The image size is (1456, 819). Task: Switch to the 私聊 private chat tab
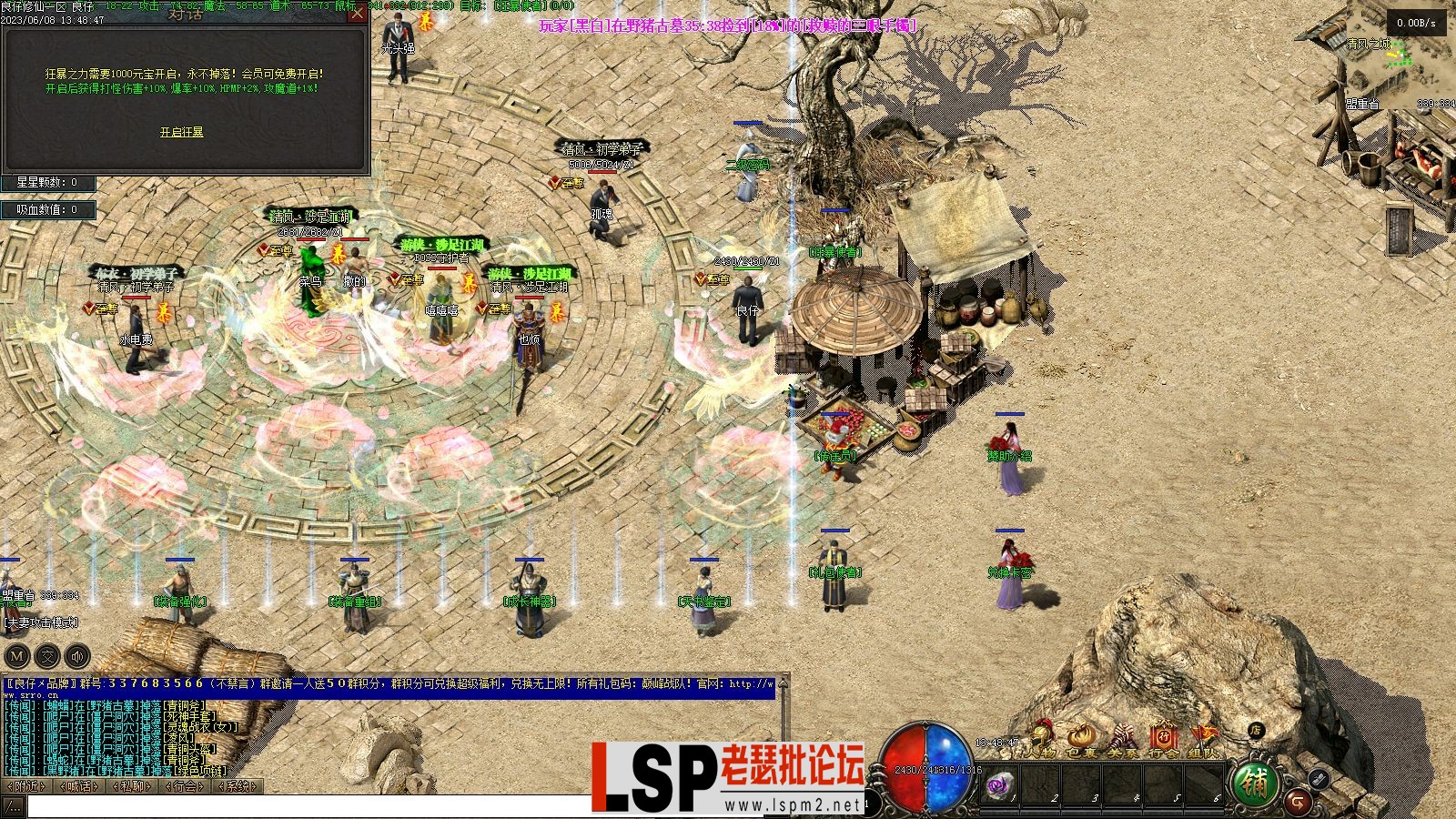click(131, 785)
